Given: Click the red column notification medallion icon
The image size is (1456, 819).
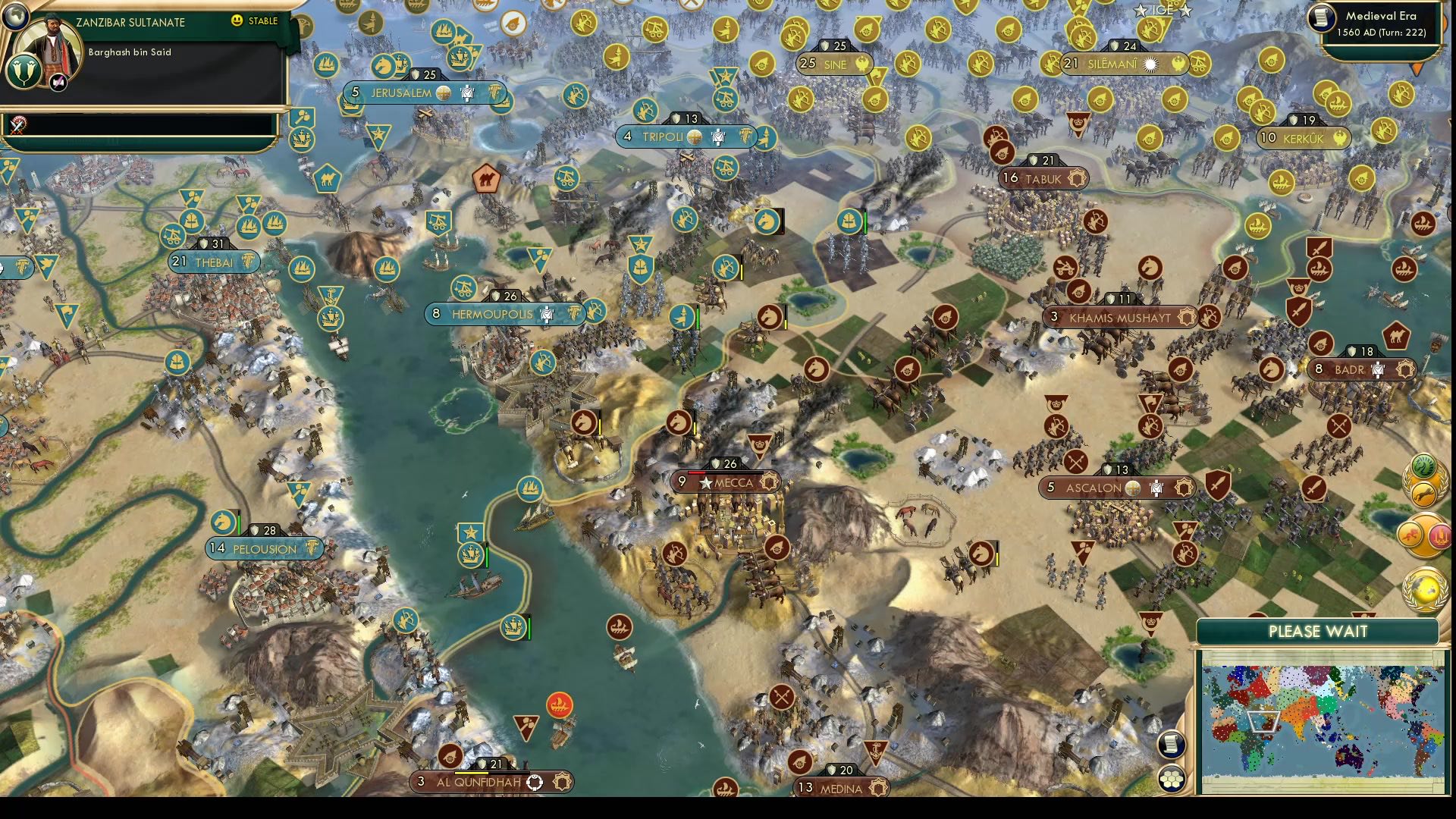Looking at the screenshot, I should (1440, 535).
